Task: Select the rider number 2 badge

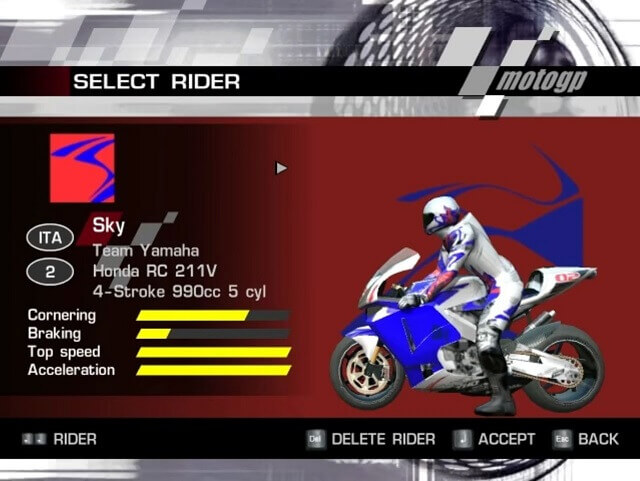Action: point(50,270)
